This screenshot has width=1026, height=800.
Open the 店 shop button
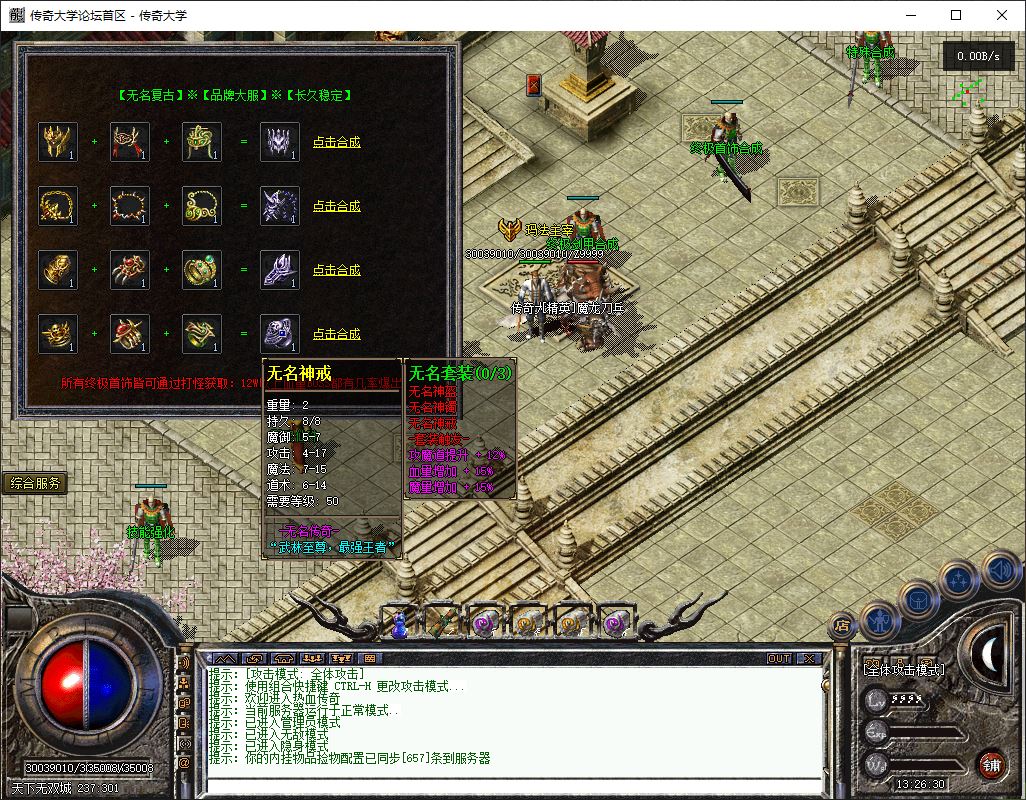(x=842, y=625)
